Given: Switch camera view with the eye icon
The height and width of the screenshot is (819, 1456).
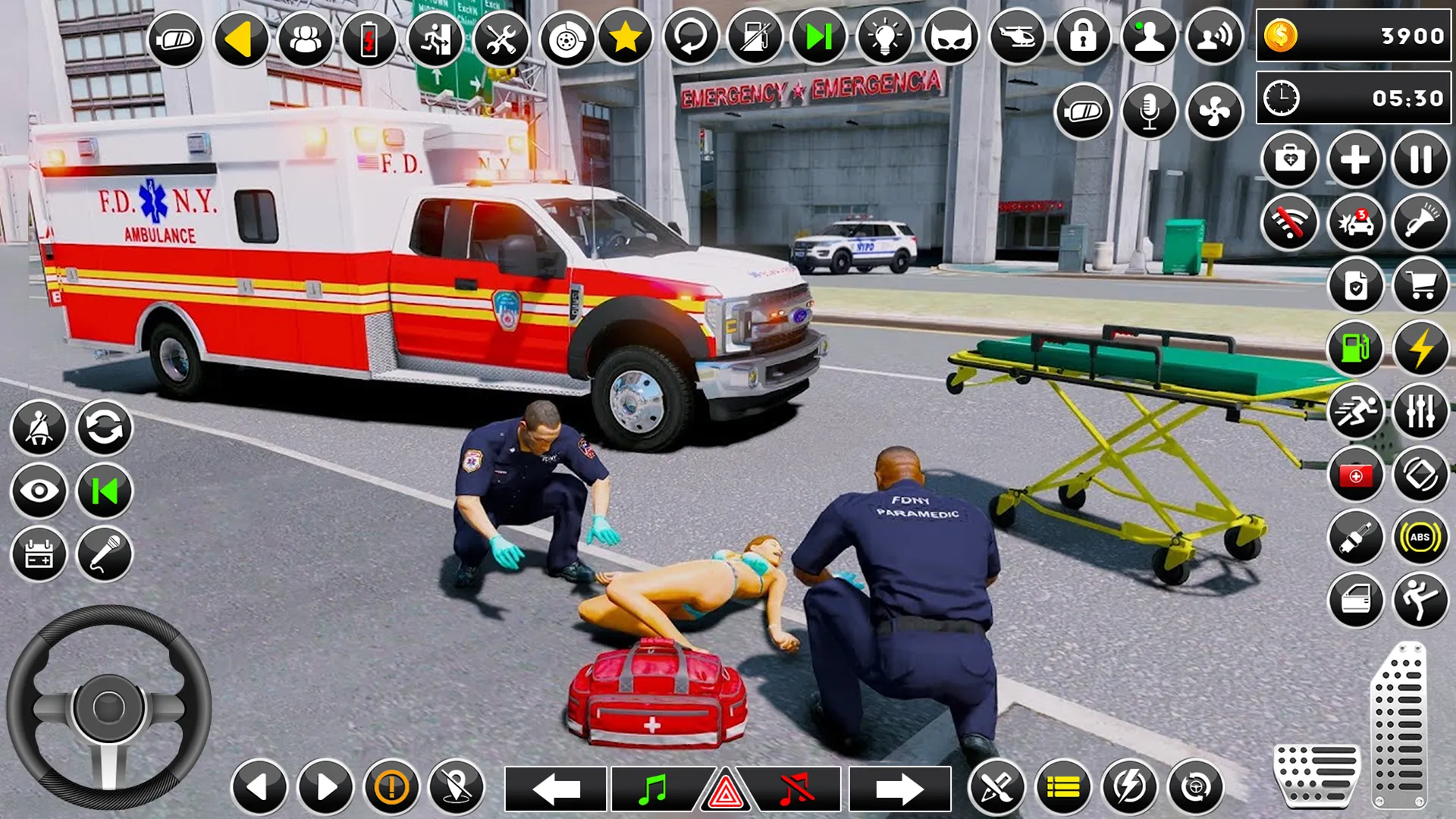Looking at the screenshot, I should click(39, 491).
